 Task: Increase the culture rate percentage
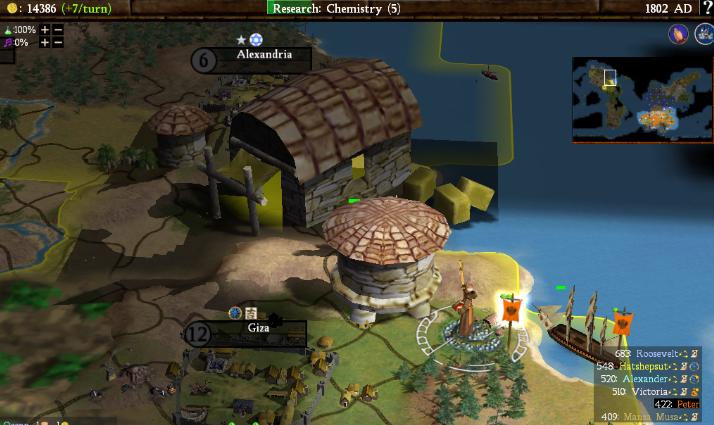coord(45,43)
